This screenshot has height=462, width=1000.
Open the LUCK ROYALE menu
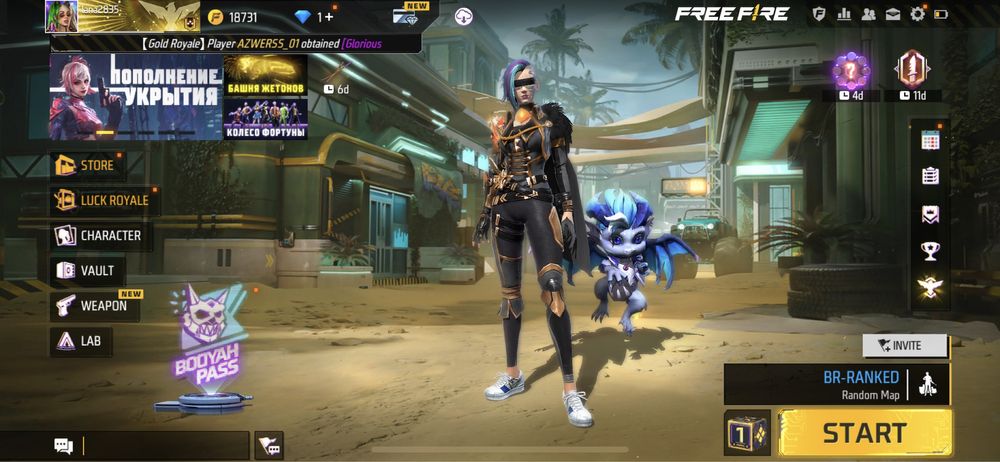(x=103, y=200)
